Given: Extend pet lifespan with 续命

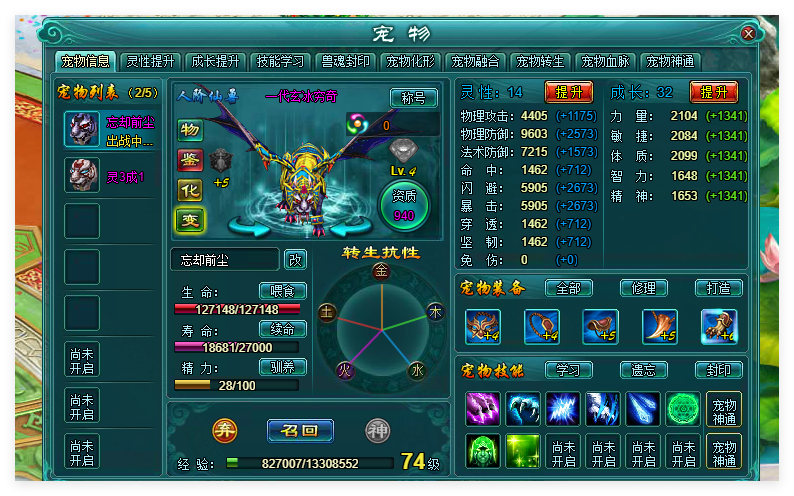Looking at the screenshot, I should (282, 329).
